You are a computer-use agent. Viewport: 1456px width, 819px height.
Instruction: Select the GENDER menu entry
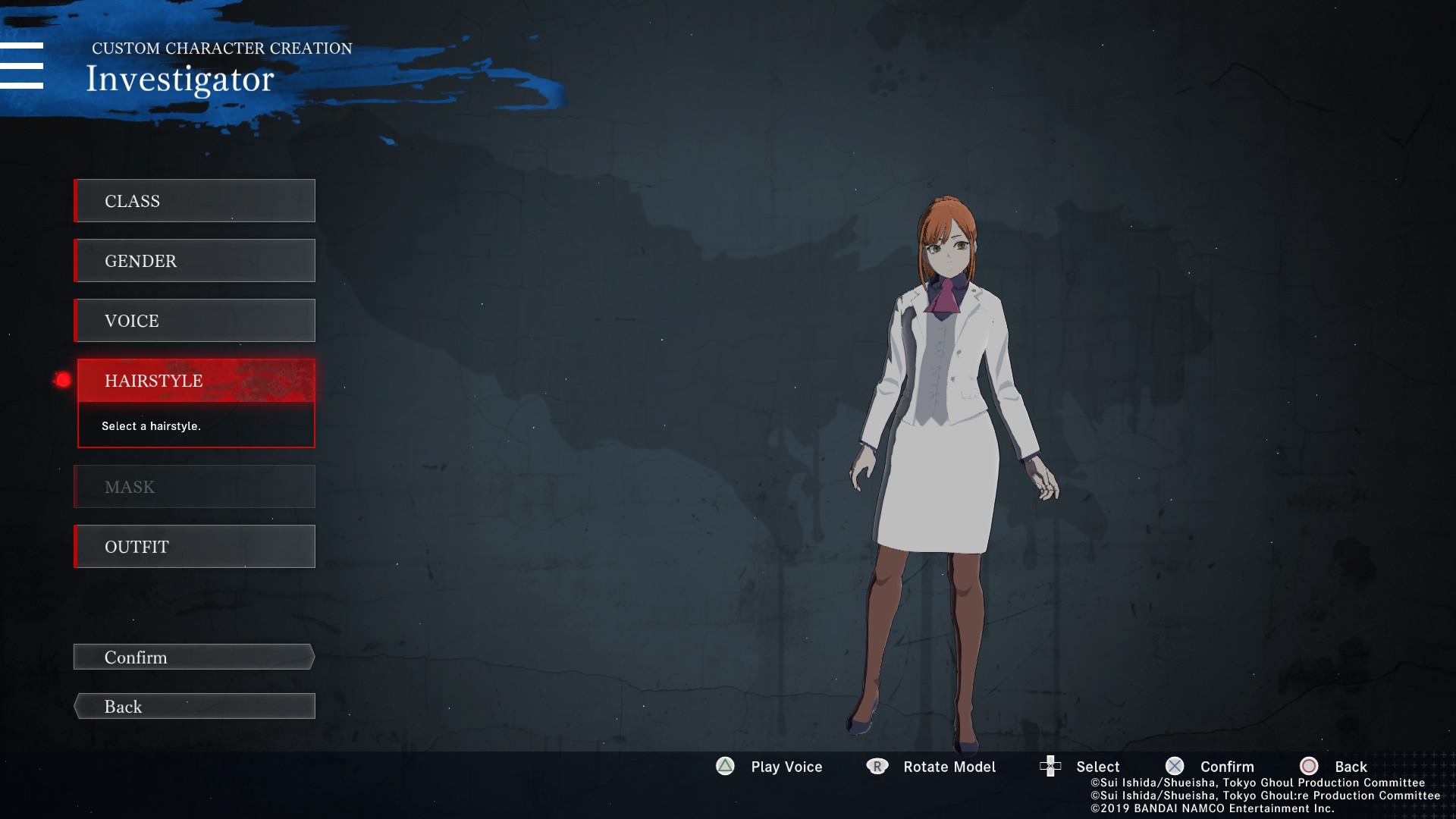(x=195, y=261)
